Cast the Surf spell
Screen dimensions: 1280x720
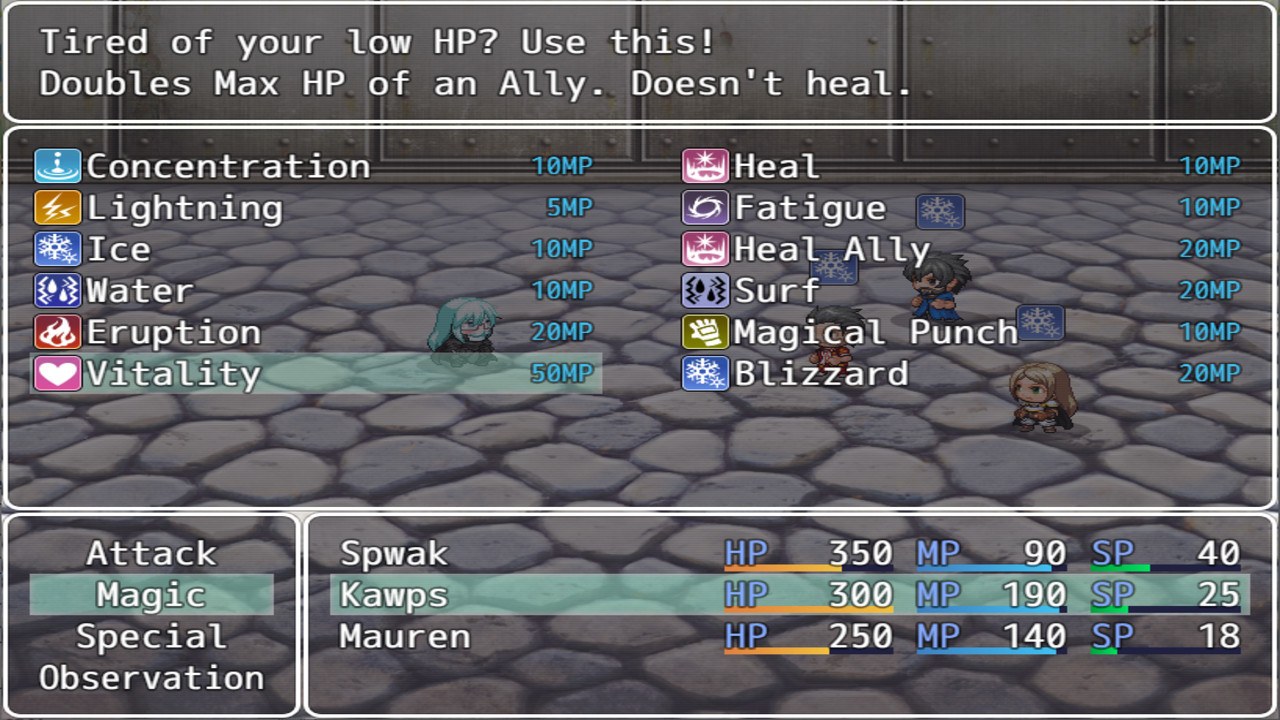pyautogui.click(x=775, y=290)
